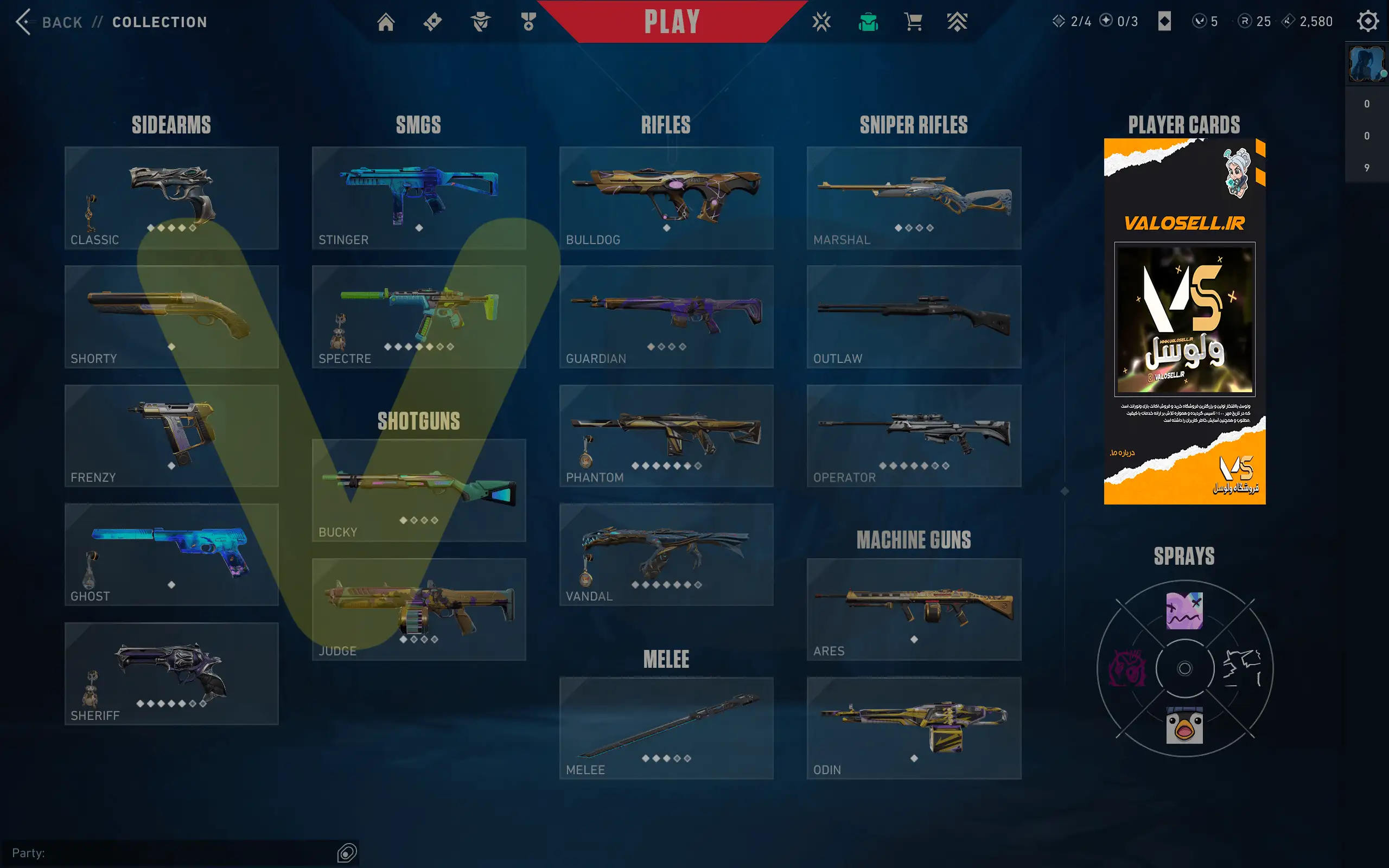The height and width of the screenshot is (868, 1389).
Task: Select the Classic sidearm slot
Action: tap(171, 198)
